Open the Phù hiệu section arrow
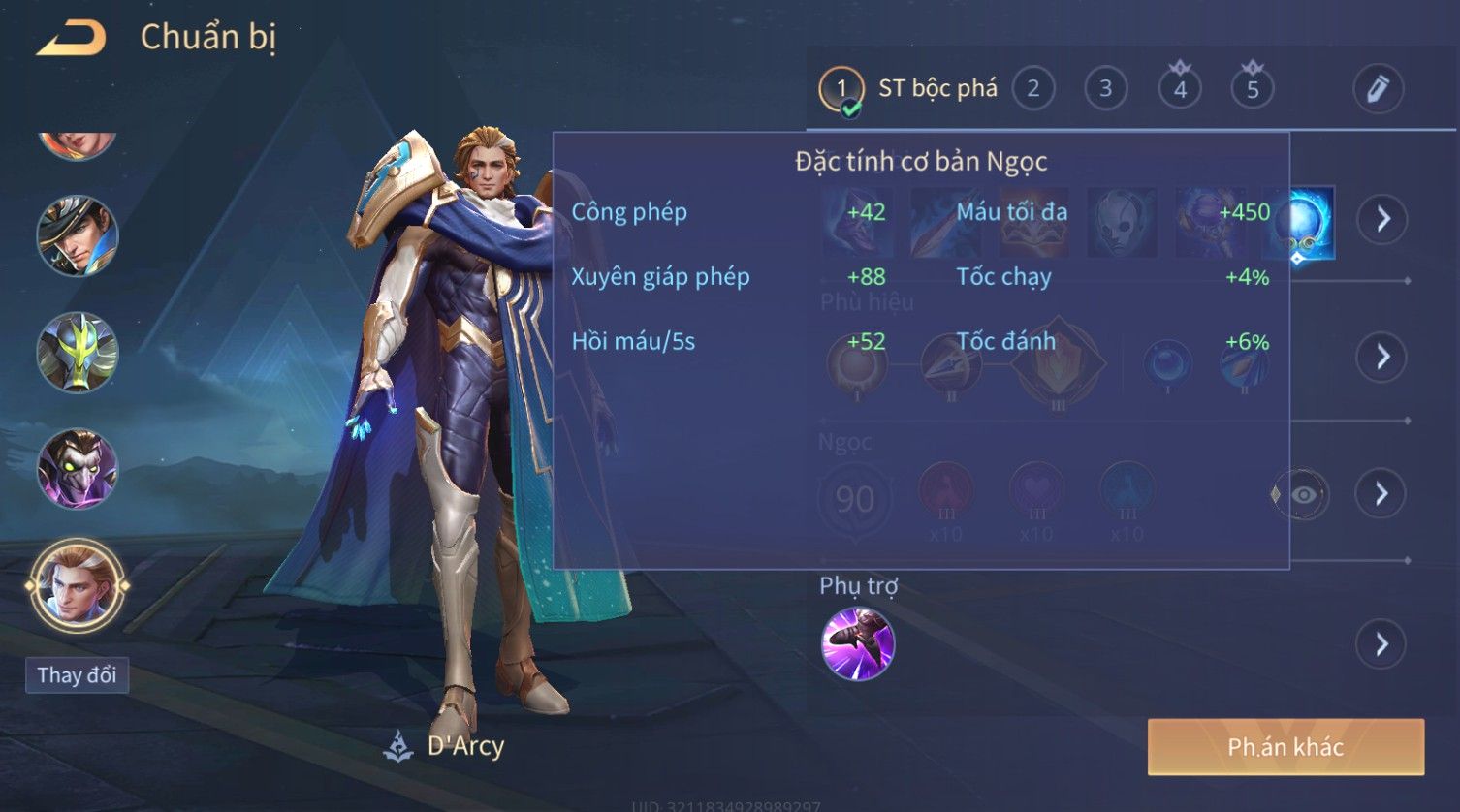The image size is (1460, 812). click(x=1381, y=357)
